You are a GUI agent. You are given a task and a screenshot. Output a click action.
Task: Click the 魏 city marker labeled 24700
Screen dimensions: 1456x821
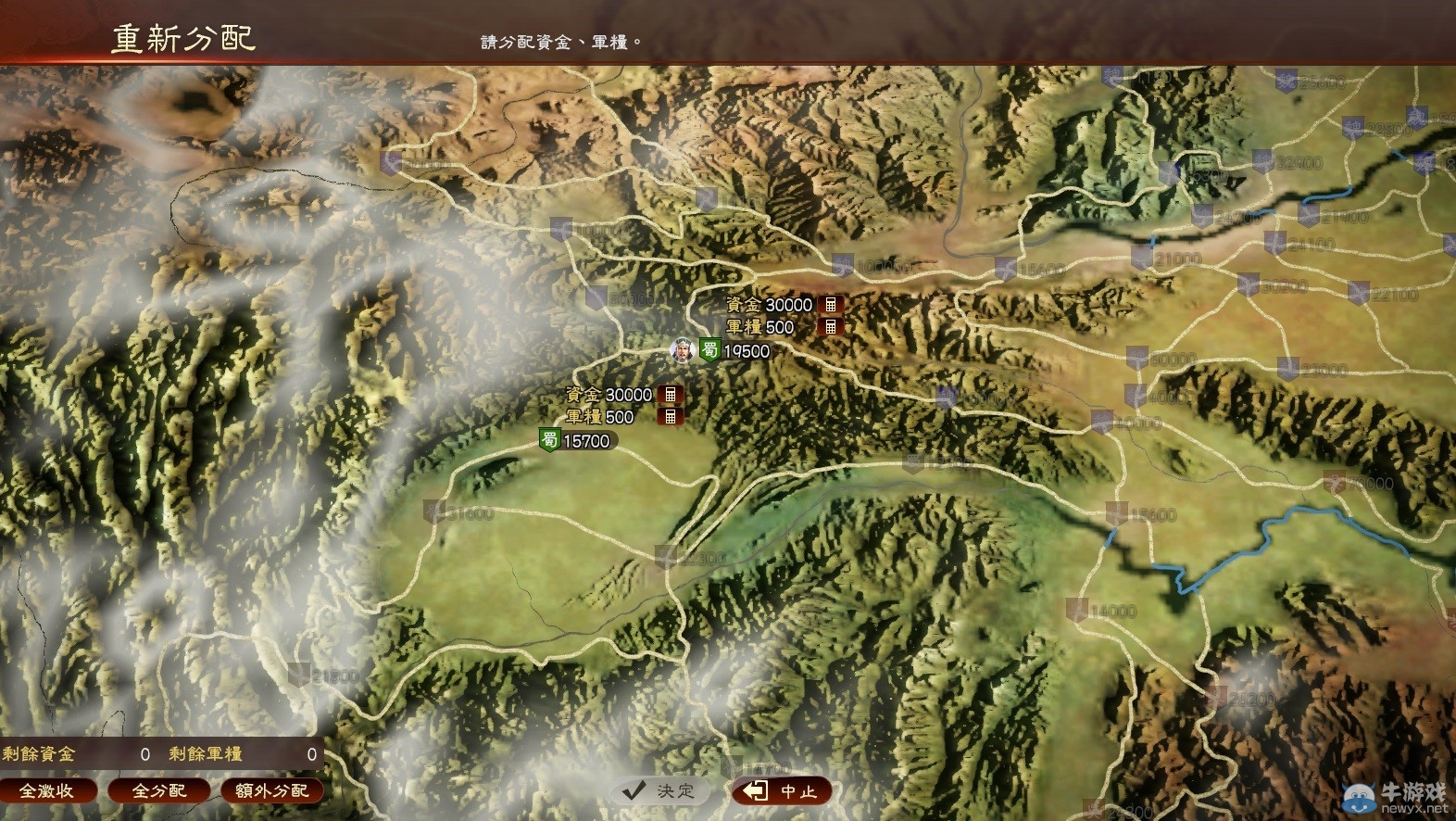click(x=1202, y=215)
